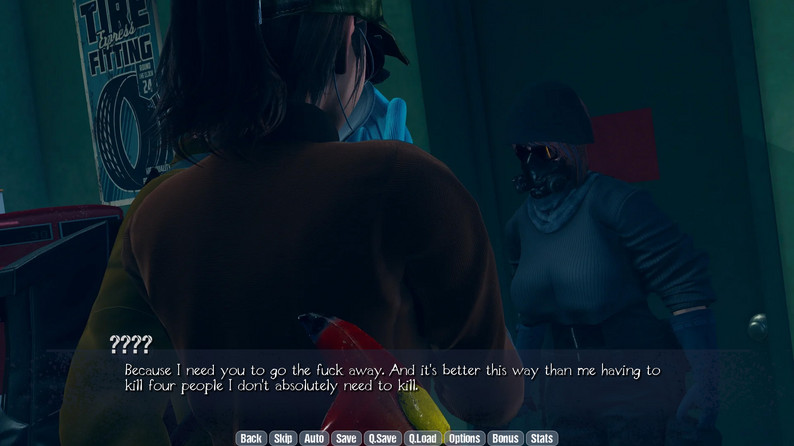This screenshot has width=794, height=446.
Task: Quick save with Q.Save
Action: (382, 438)
